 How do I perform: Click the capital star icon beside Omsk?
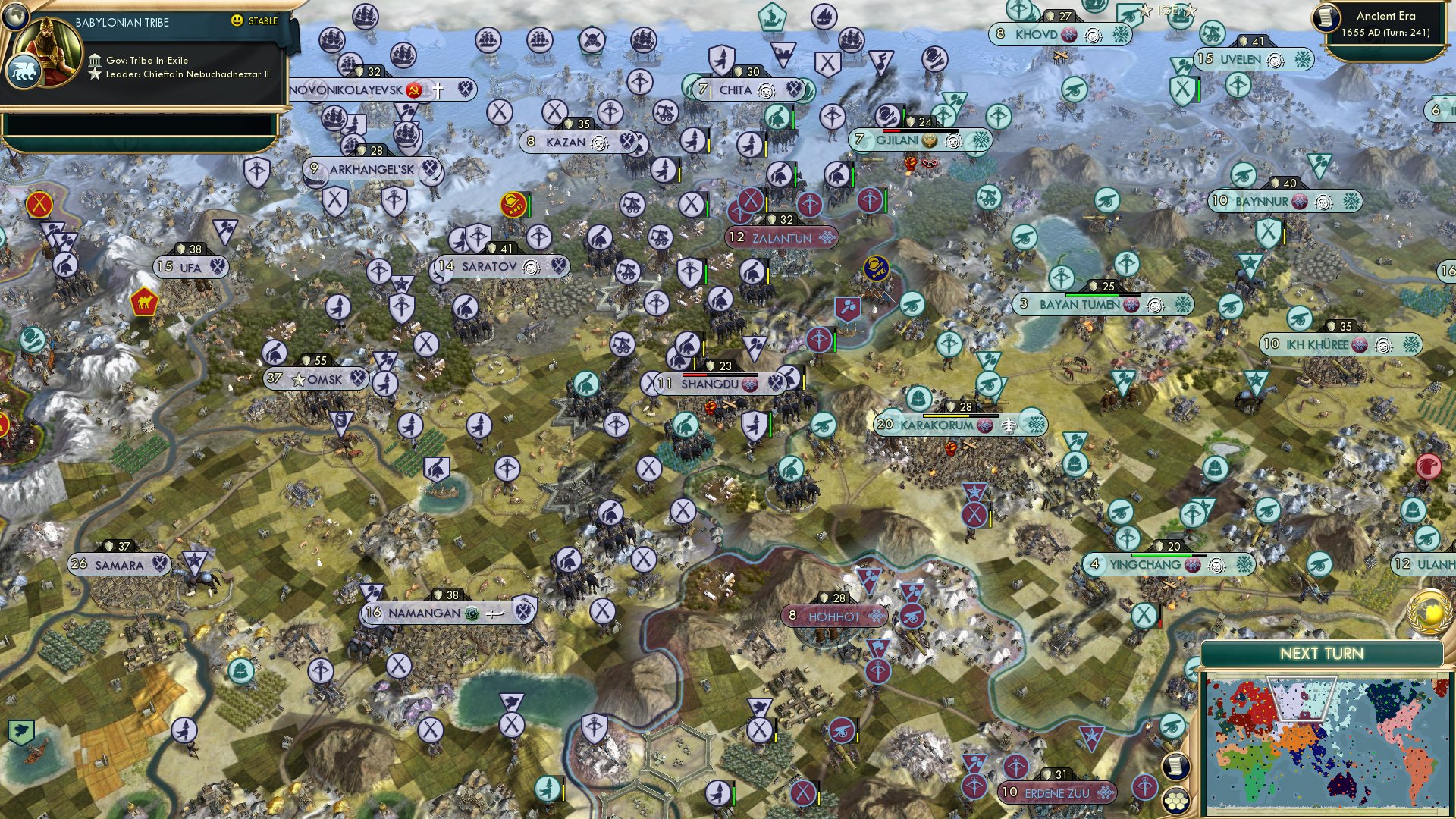pos(297,378)
